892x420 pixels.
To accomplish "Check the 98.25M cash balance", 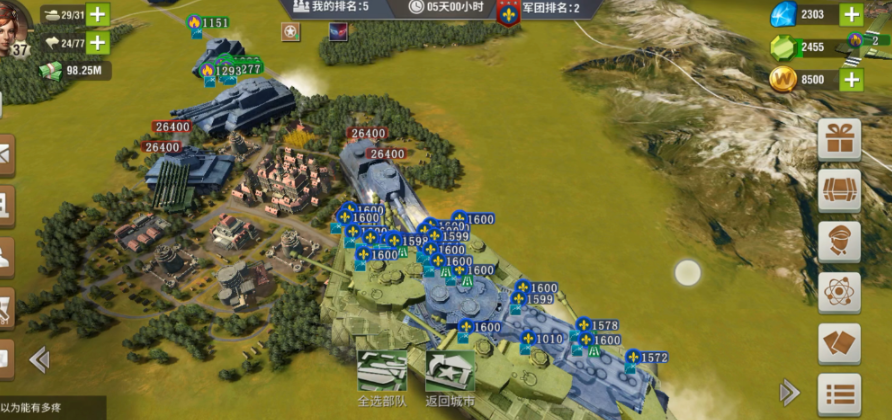I will [x=73, y=71].
